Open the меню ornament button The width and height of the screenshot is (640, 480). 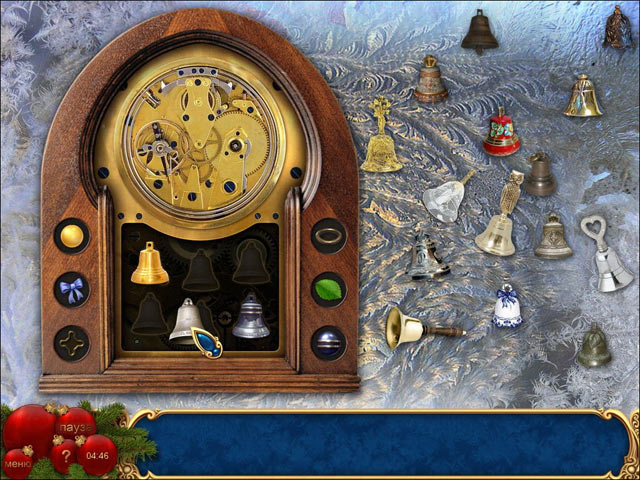pyautogui.click(x=18, y=462)
